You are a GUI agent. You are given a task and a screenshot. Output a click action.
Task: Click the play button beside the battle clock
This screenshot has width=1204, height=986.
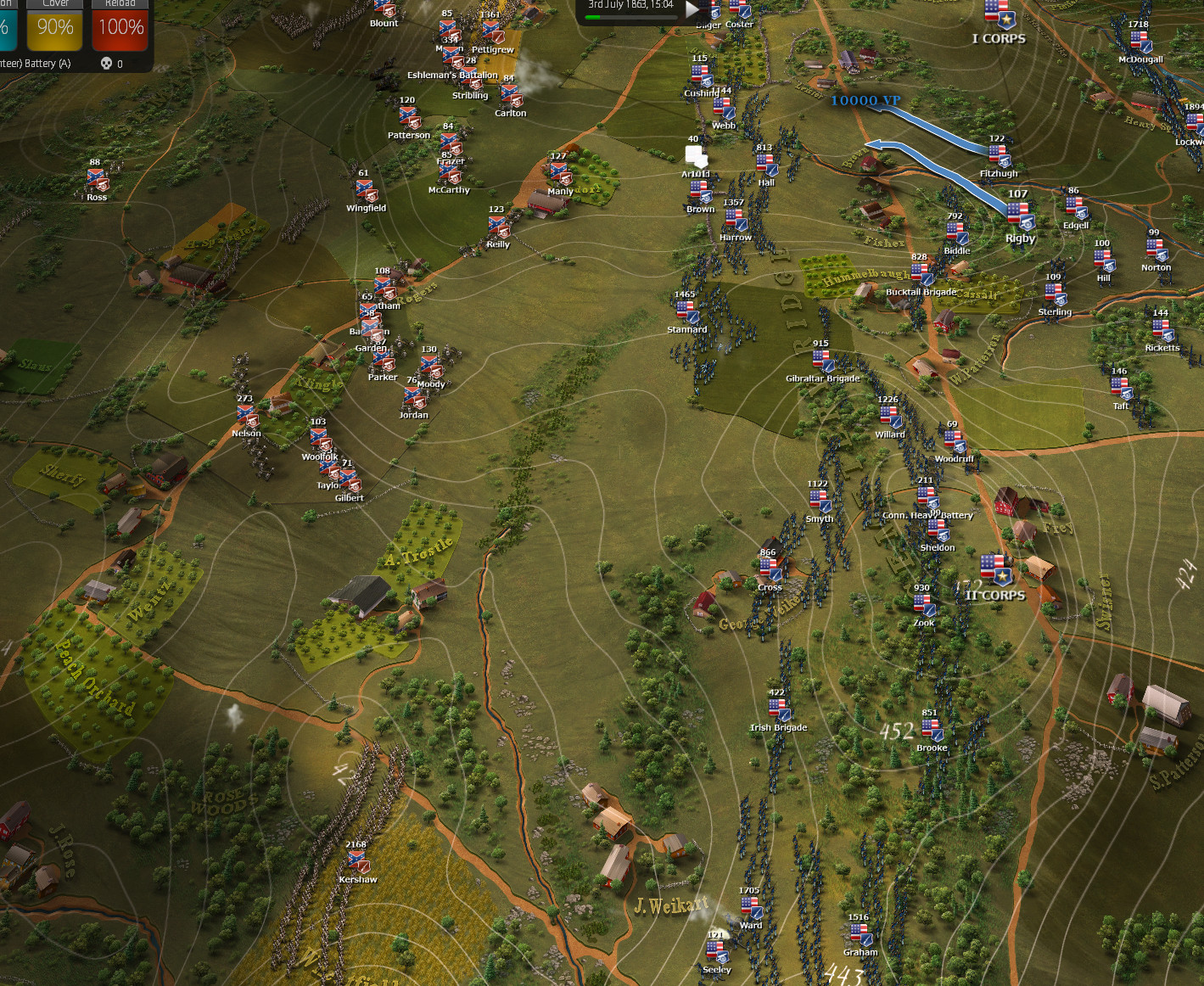click(x=692, y=9)
